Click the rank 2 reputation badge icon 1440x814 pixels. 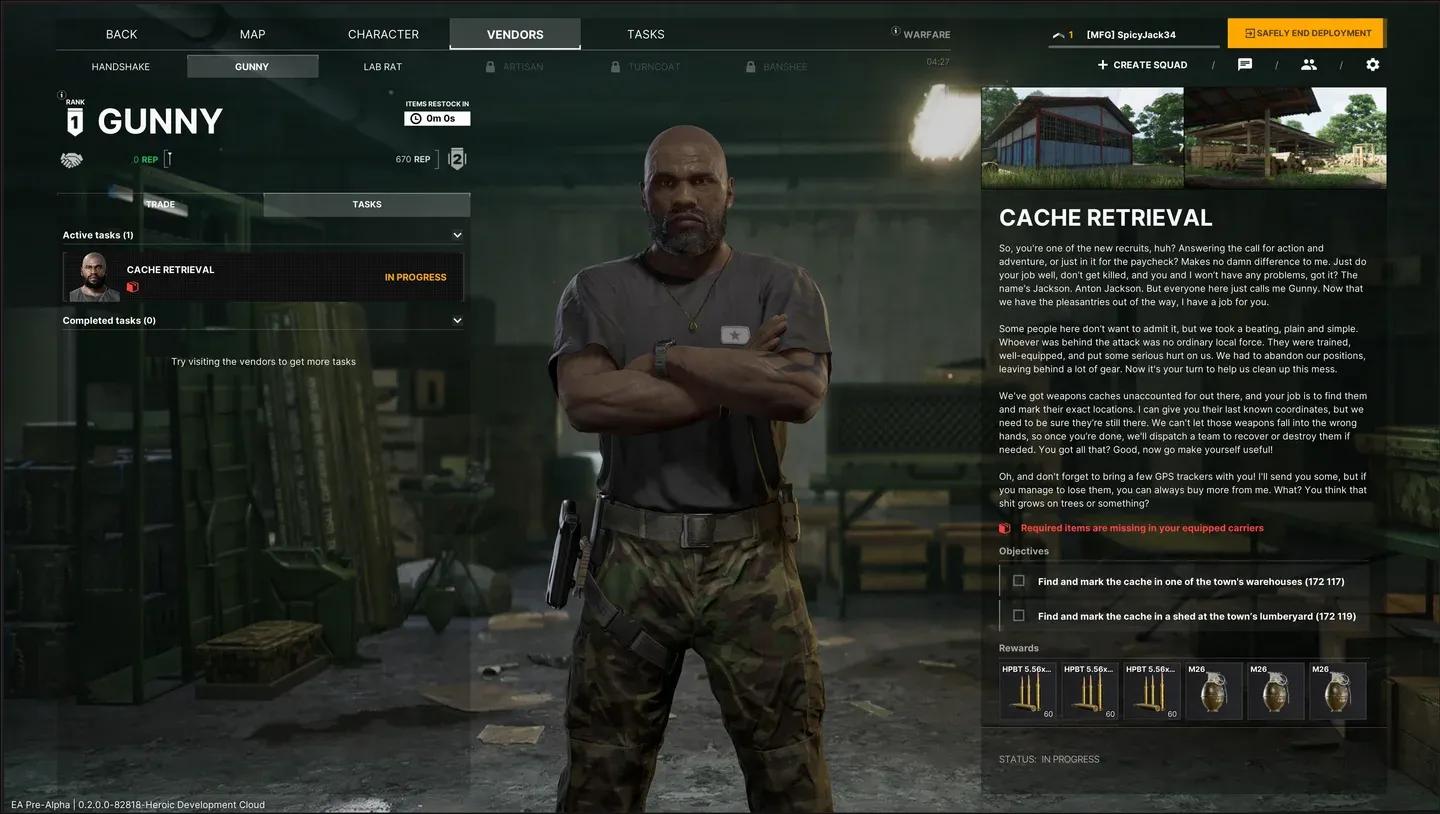(x=456, y=158)
